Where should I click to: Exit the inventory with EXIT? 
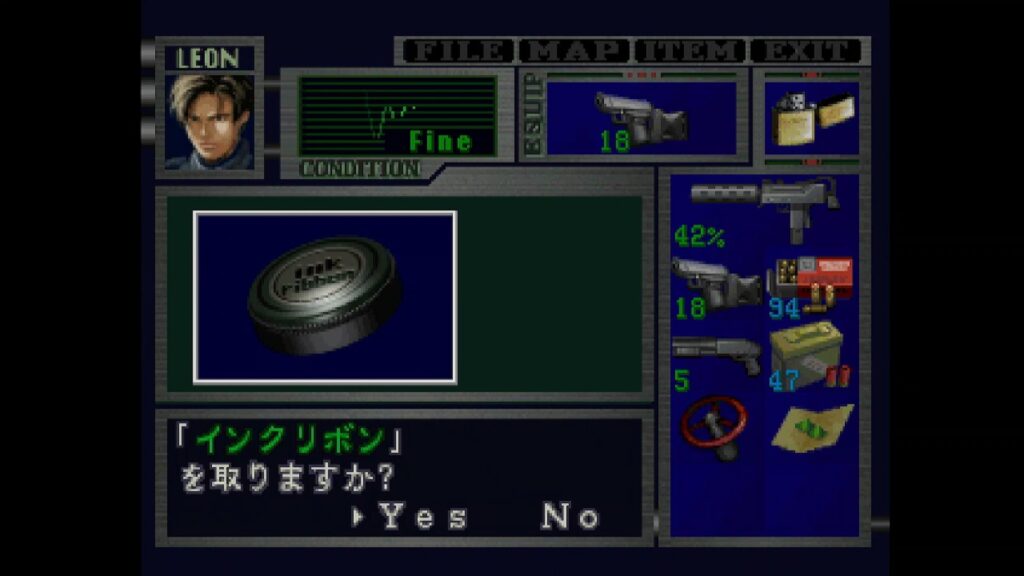(806, 51)
